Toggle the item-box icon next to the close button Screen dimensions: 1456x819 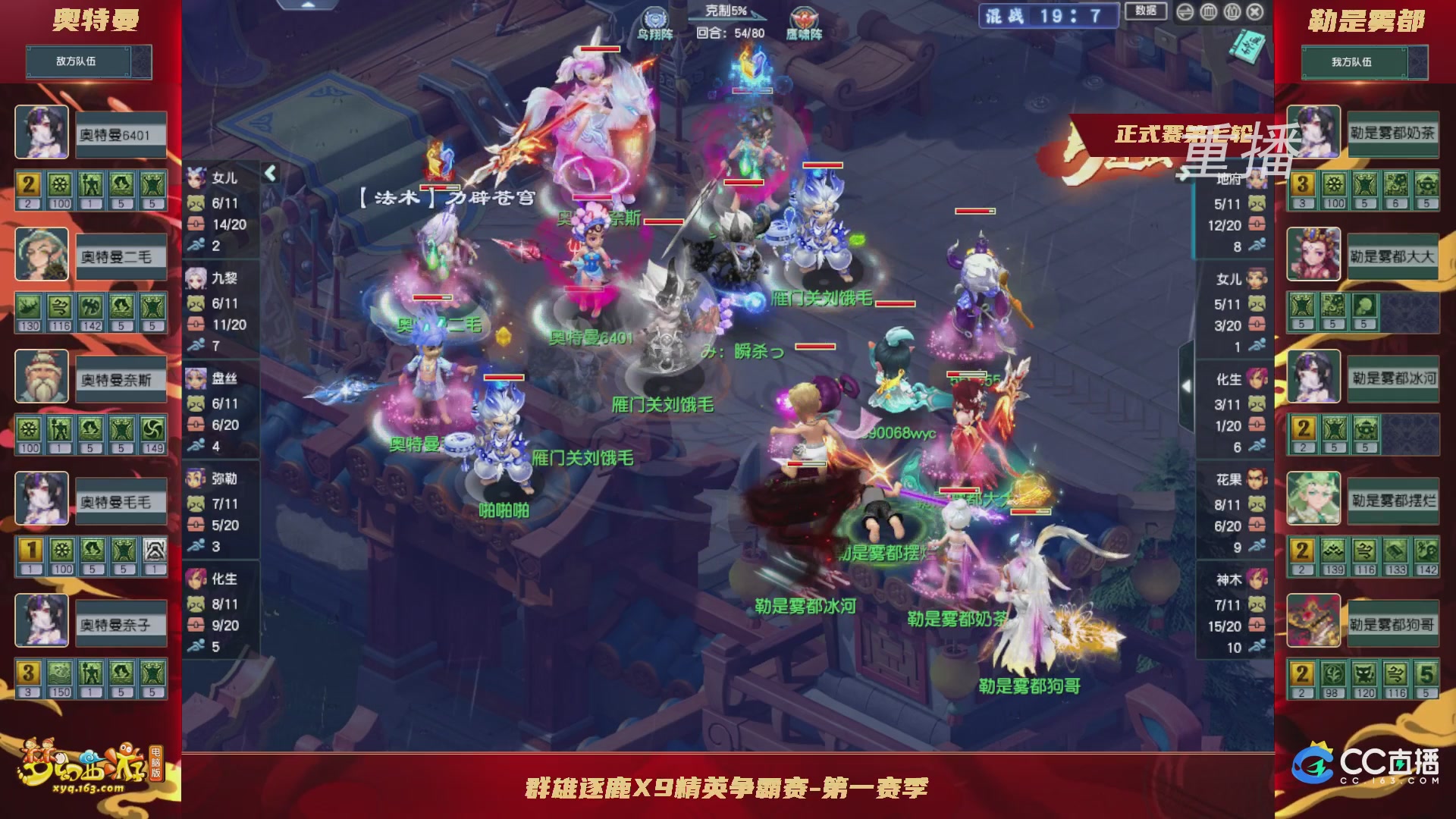[x=1232, y=11]
